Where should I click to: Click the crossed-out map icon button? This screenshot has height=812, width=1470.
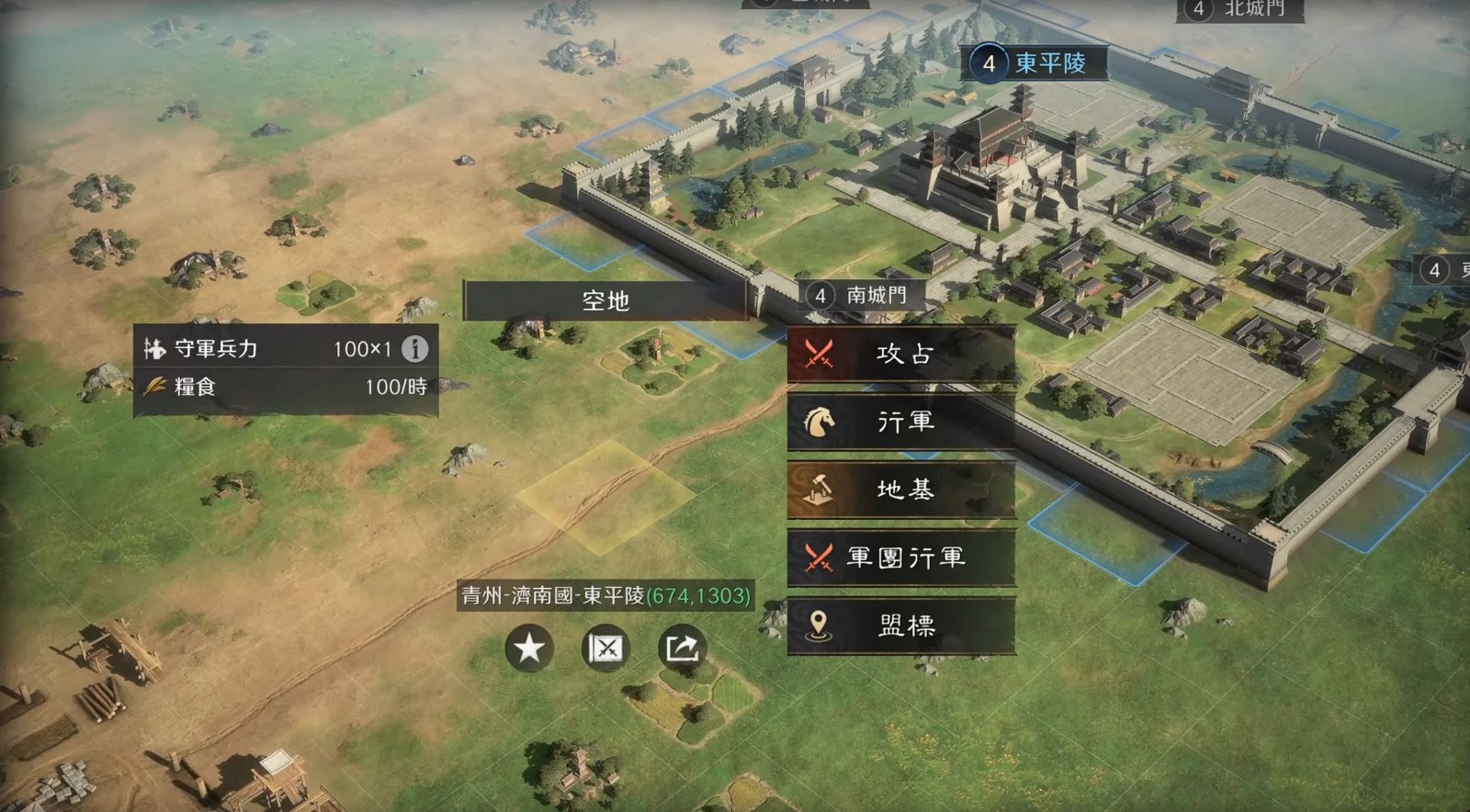(605, 648)
